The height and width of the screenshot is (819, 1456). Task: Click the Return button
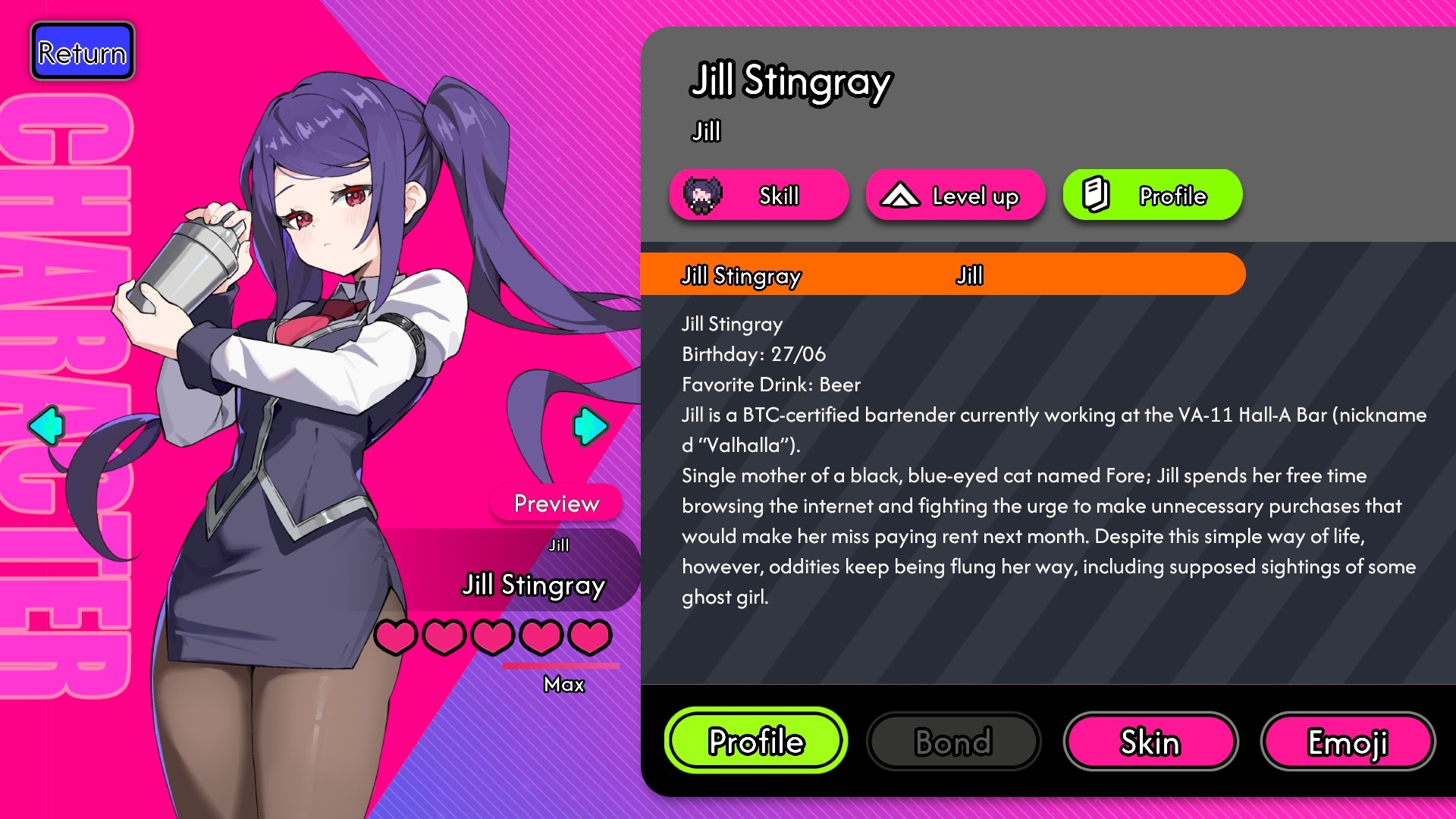click(x=83, y=52)
